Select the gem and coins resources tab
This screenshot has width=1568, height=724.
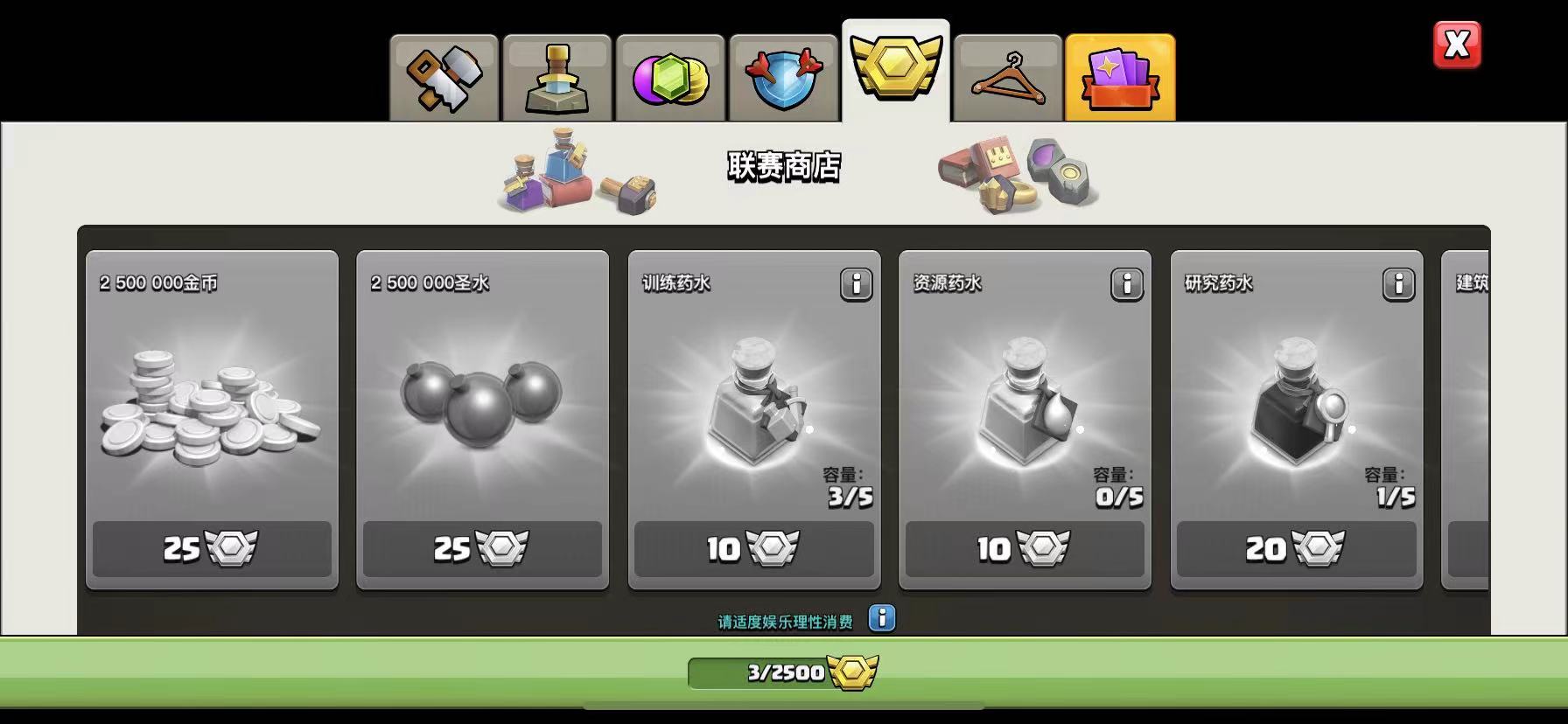670,79
